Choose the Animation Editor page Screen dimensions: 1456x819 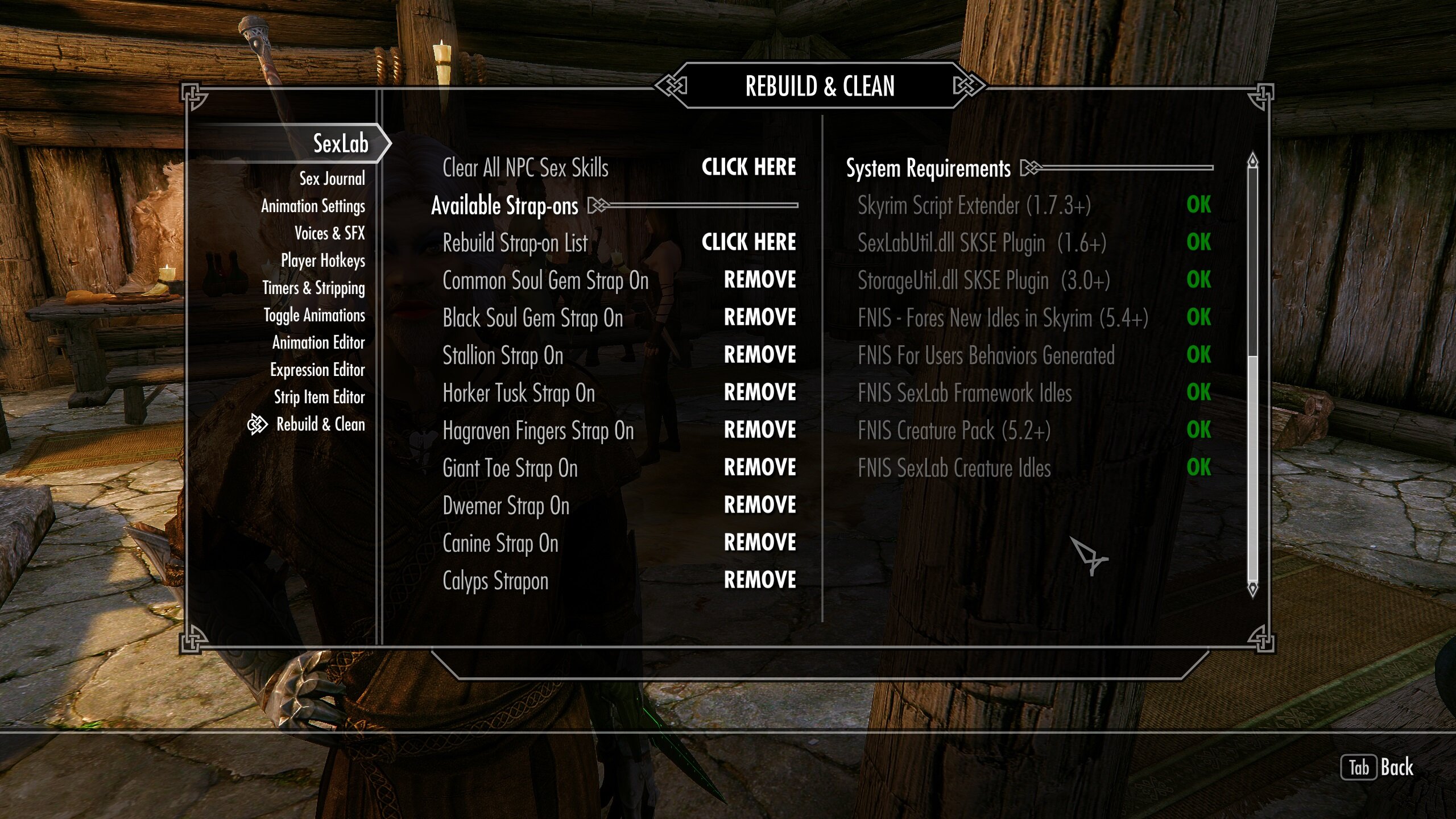[318, 342]
